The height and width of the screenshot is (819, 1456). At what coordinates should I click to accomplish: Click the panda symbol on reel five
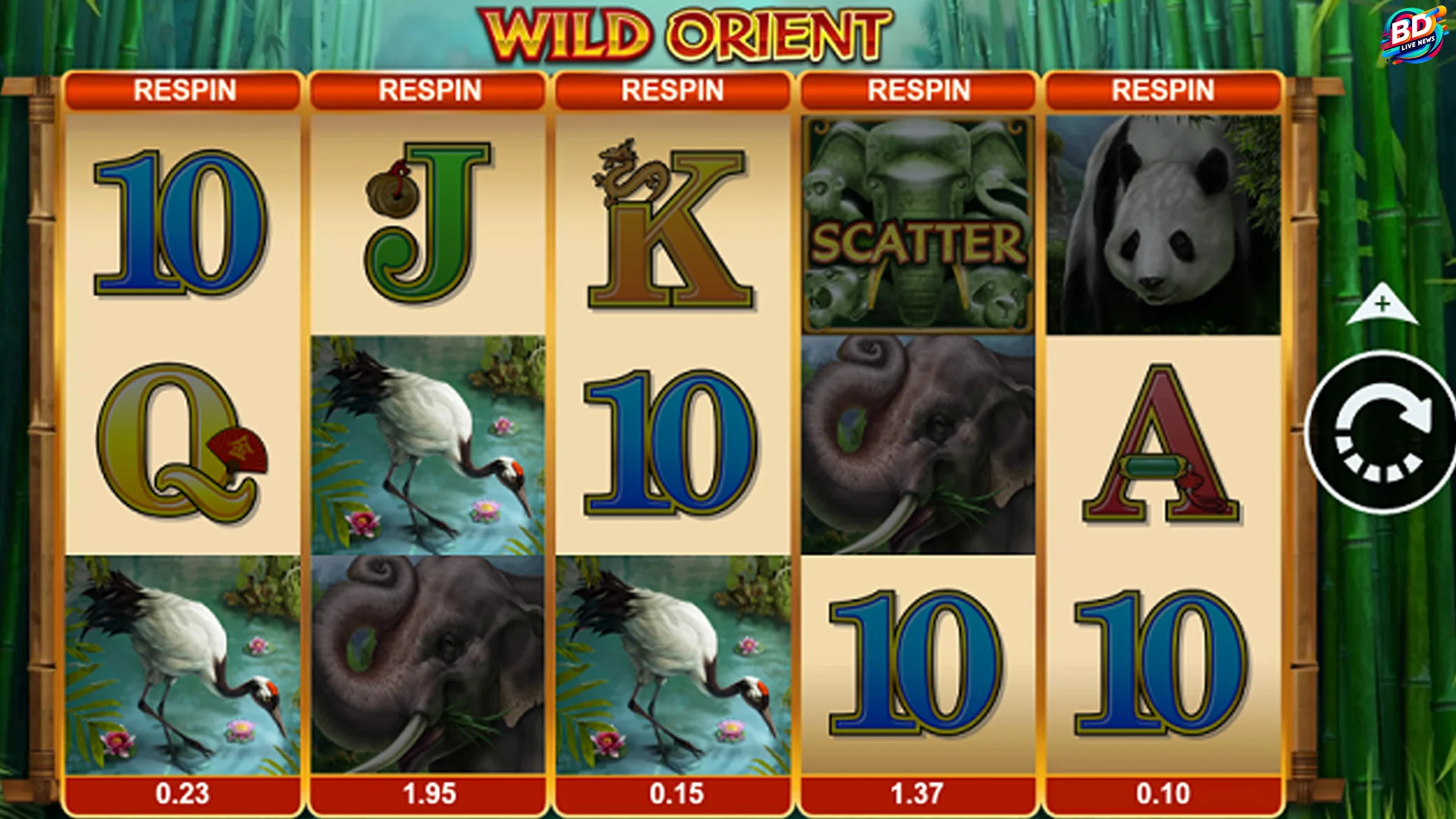[1163, 220]
